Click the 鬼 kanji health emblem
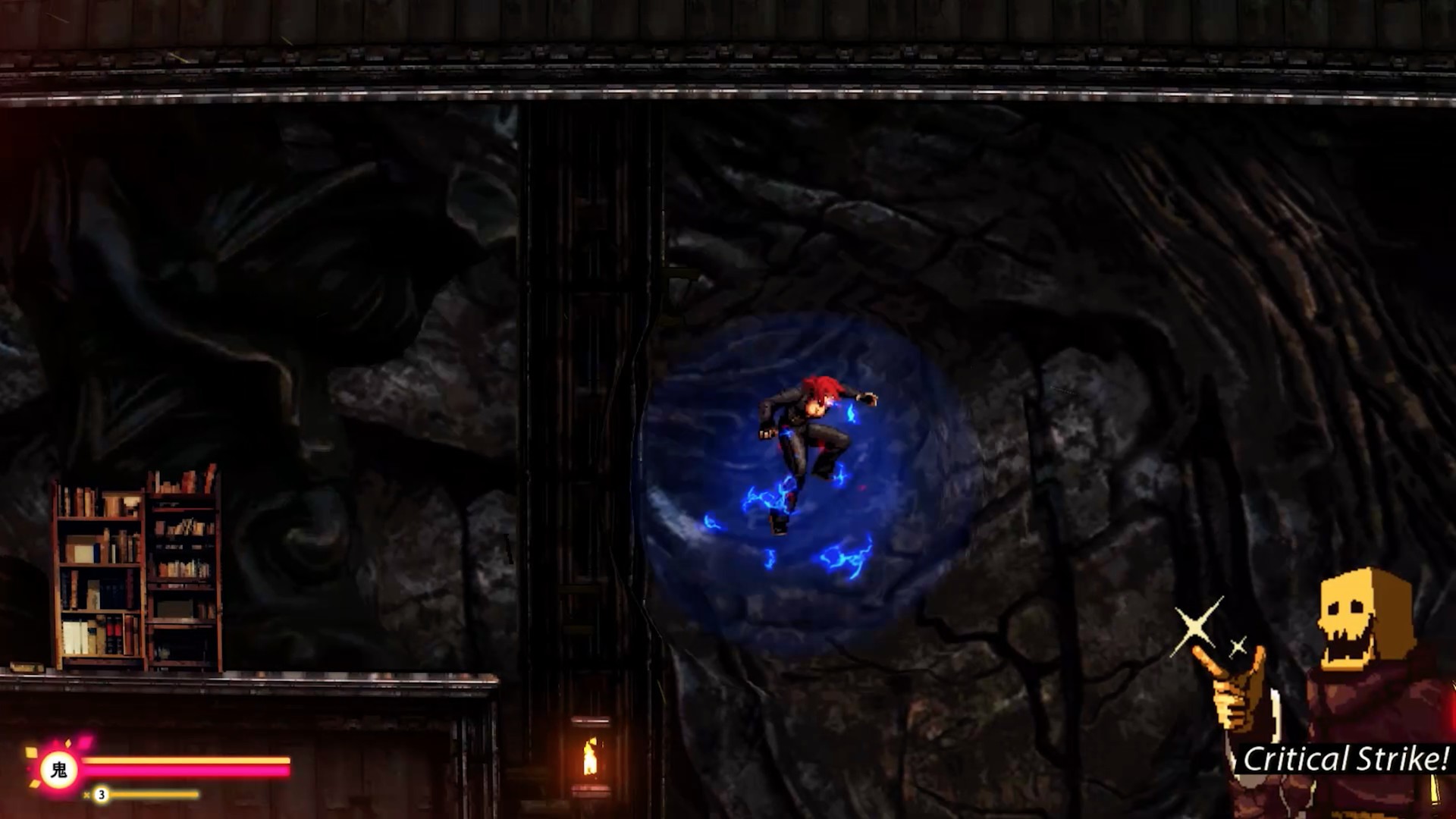 tap(59, 769)
